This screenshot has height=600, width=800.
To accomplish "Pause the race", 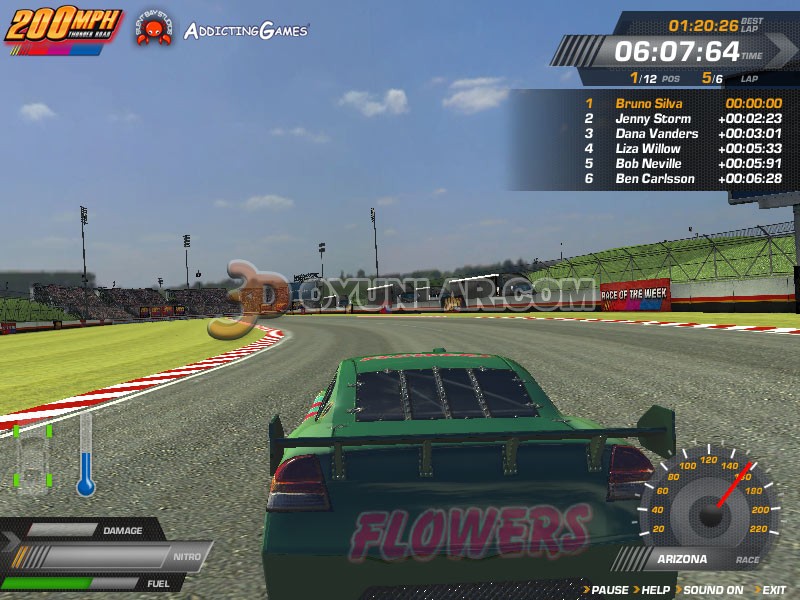I will [610, 590].
